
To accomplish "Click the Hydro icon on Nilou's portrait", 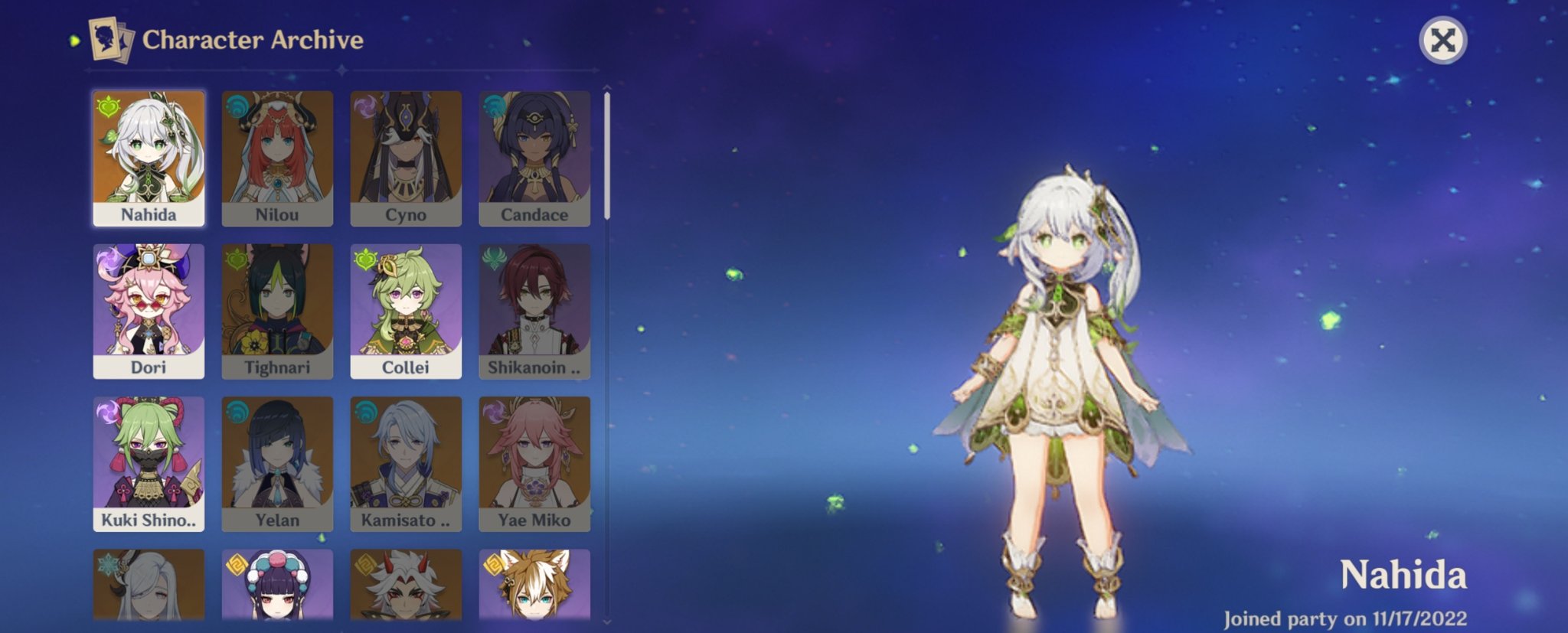I will pos(236,105).
